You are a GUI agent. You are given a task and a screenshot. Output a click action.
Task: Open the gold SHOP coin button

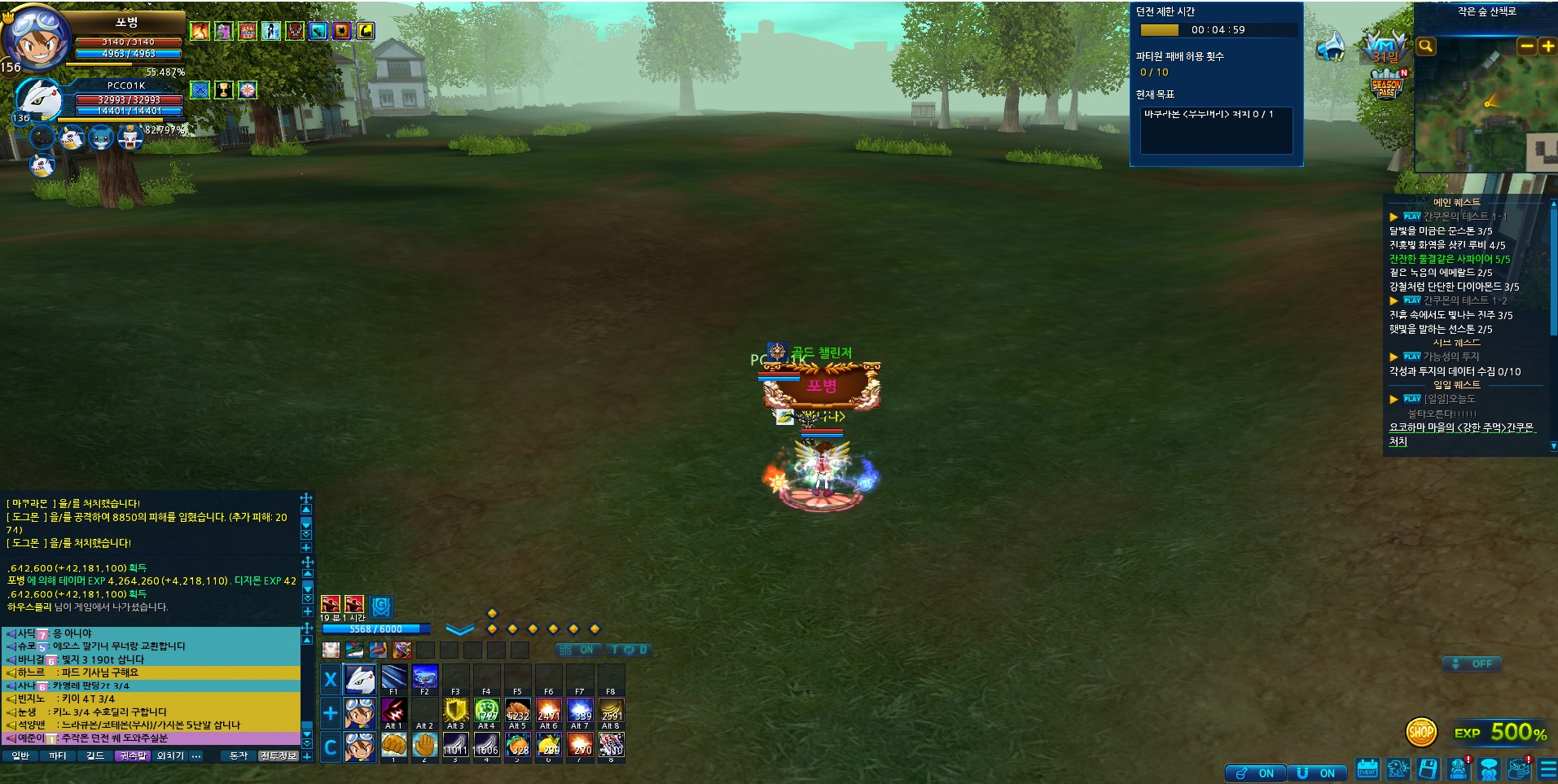[x=1421, y=732]
